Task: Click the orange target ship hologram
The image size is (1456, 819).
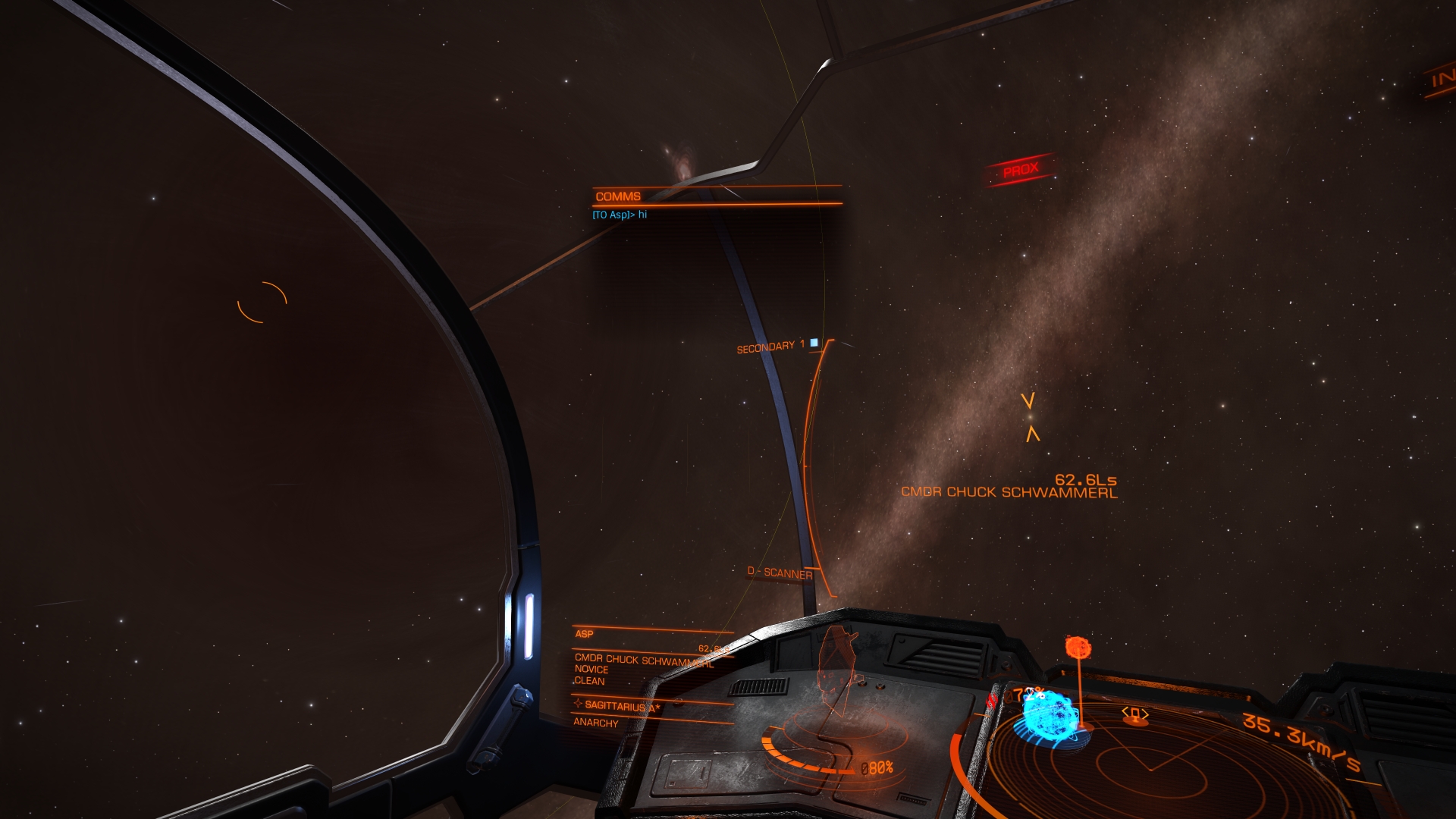Action: tap(839, 667)
